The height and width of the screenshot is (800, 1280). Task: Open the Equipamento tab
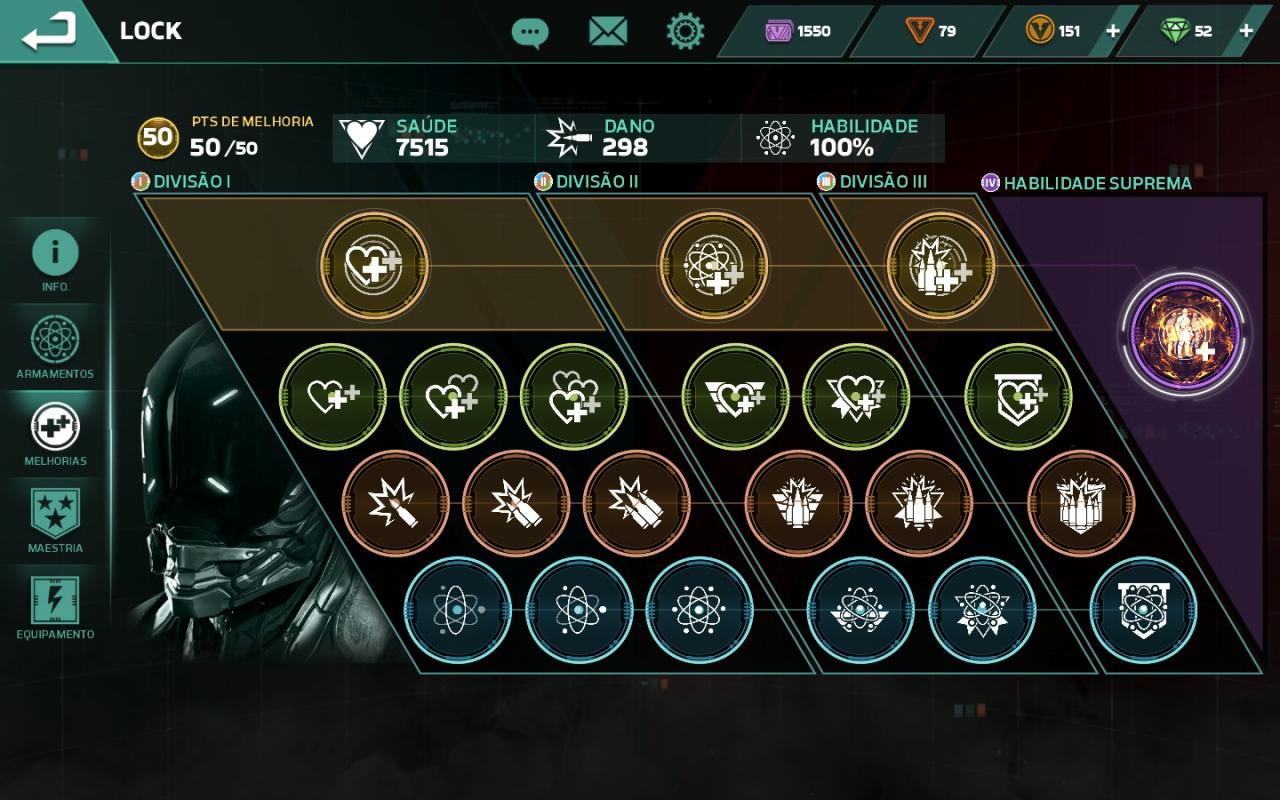tap(55, 606)
